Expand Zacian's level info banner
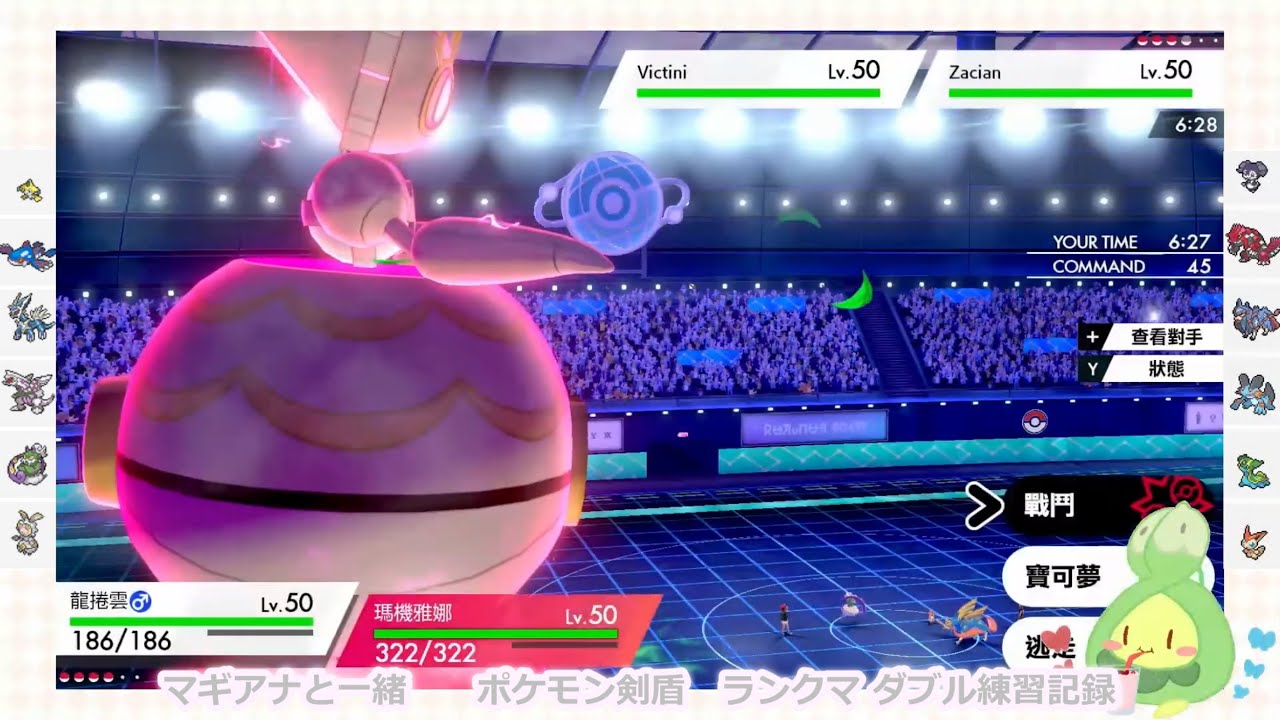Image resolution: width=1280 pixels, height=720 pixels. coord(1065,73)
